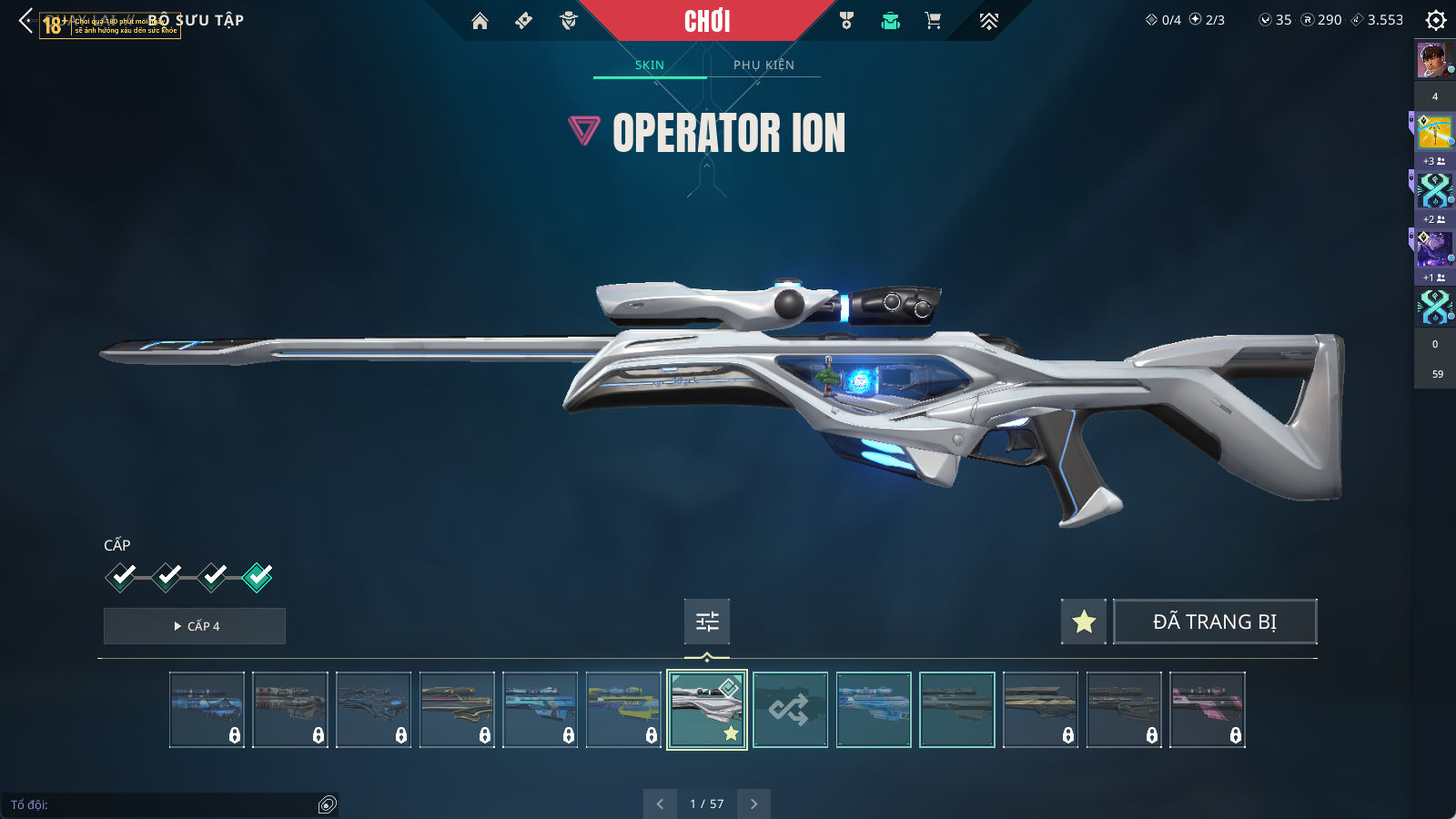This screenshot has width=1456, height=819.
Task: Play the CẤP 4 preview
Action: pyautogui.click(x=195, y=626)
